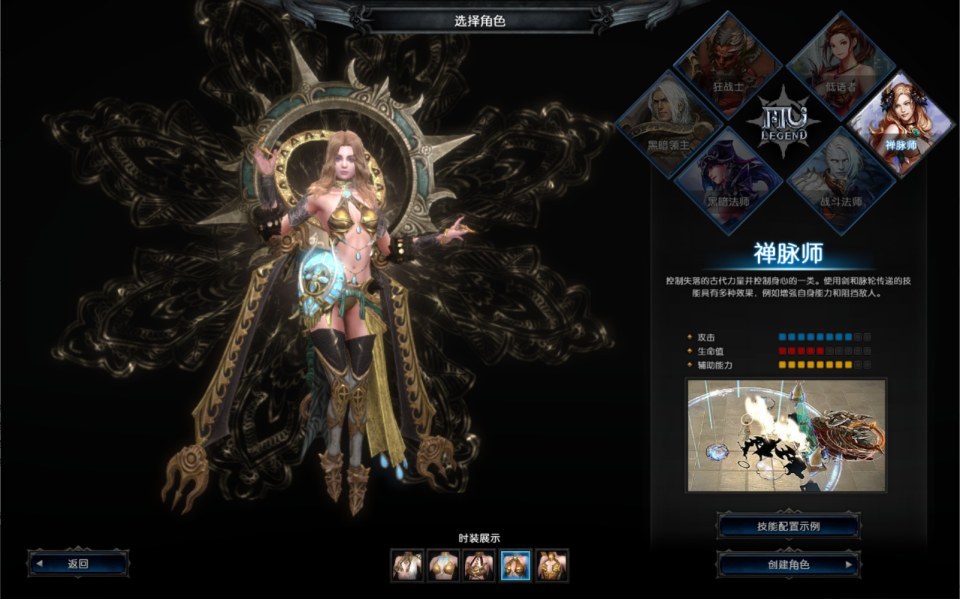Go back with the 返回 button
The height and width of the screenshot is (599, 960).
[79, 563]
